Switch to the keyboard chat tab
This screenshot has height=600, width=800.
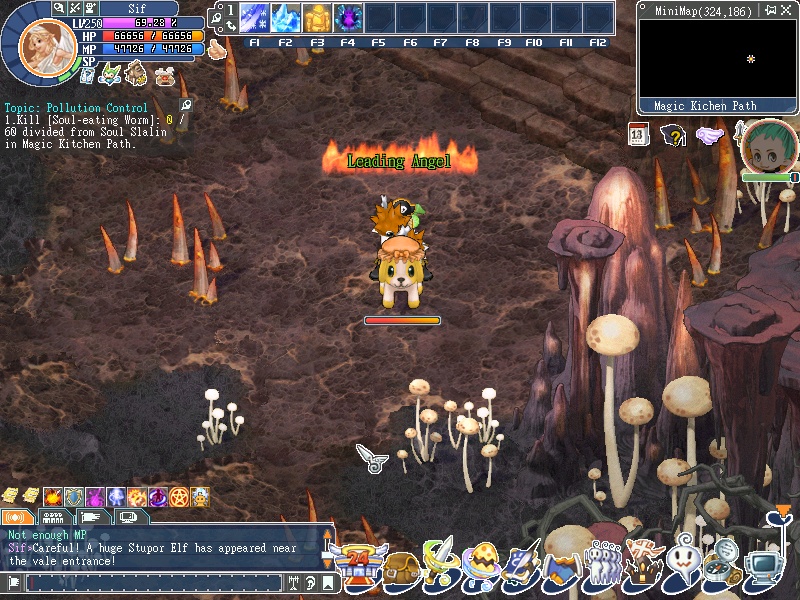pyautogui.click(x=55, y=517)
